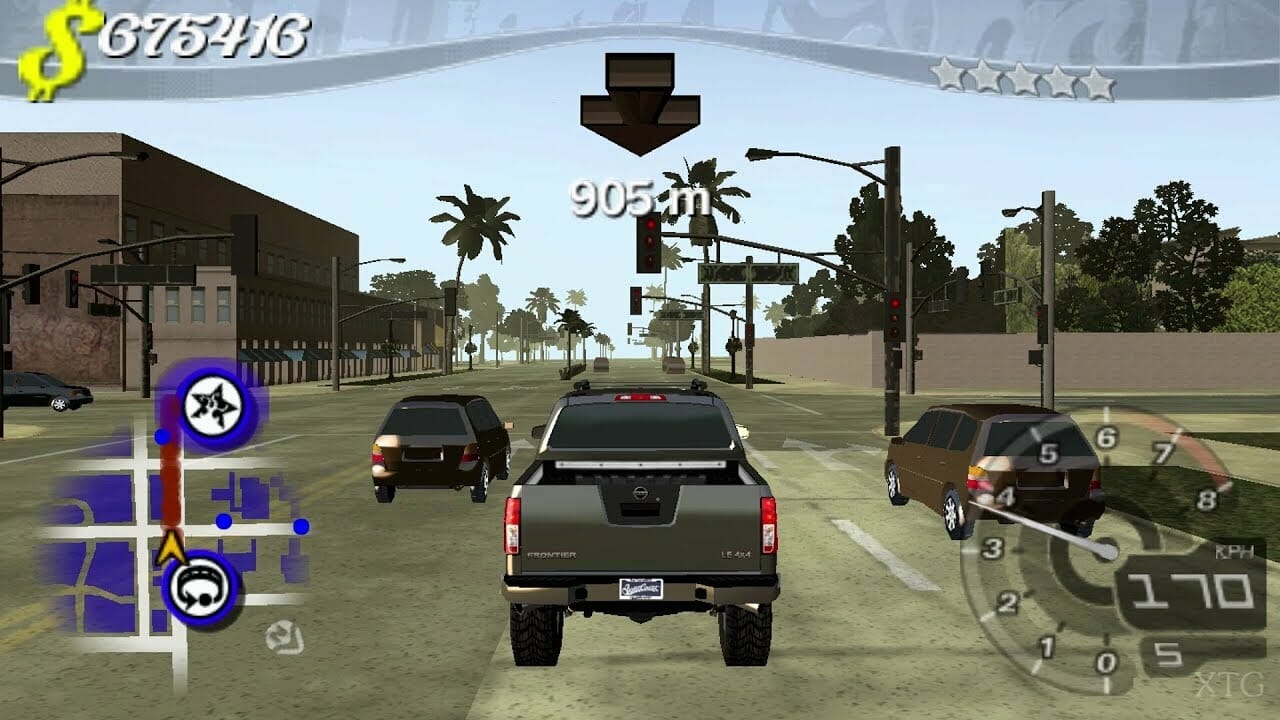Select the yellow player arrow on minimap
1280x720 pixels.
pos(172,547)
